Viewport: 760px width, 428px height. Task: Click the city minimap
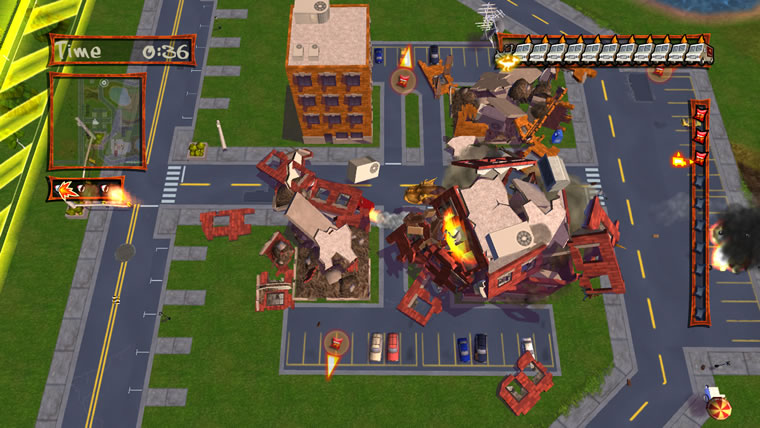pos(97,120)
